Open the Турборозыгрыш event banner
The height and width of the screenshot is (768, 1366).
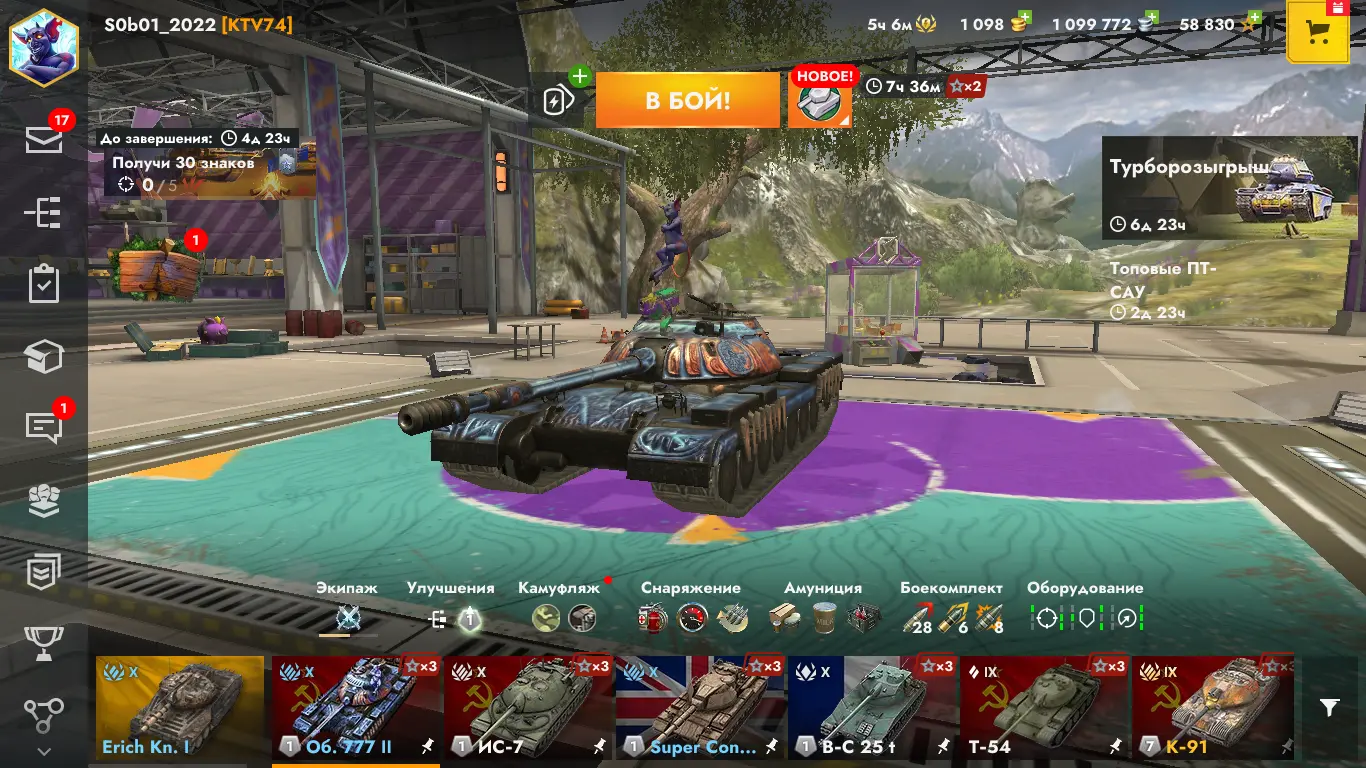pos(1229,188)
